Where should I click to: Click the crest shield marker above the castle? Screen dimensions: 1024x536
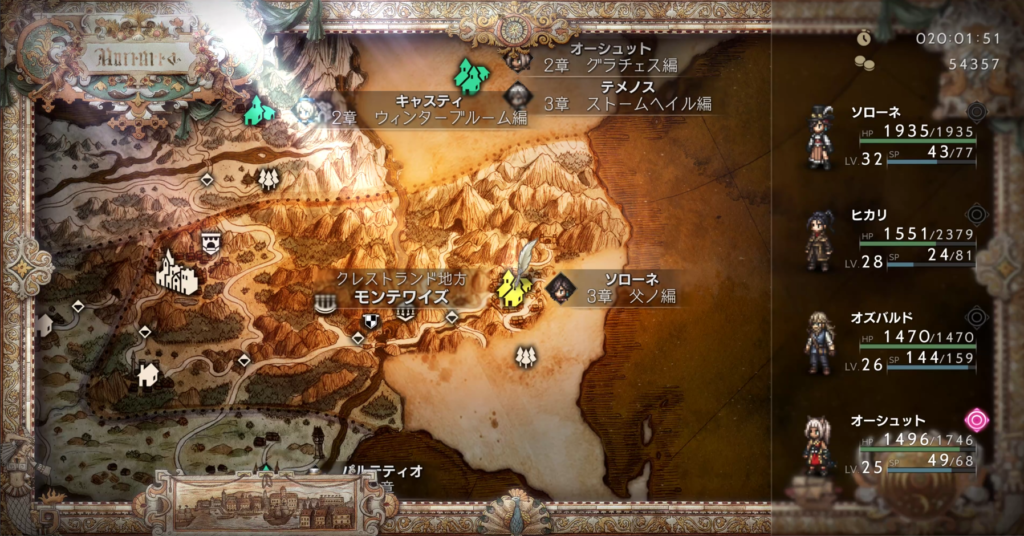(211, 241)
